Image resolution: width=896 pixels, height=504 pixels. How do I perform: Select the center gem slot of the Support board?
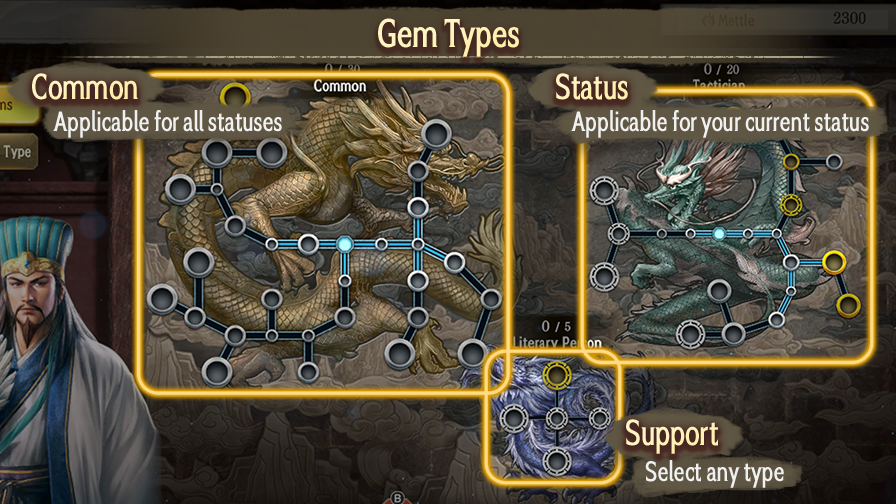(556, 418)
